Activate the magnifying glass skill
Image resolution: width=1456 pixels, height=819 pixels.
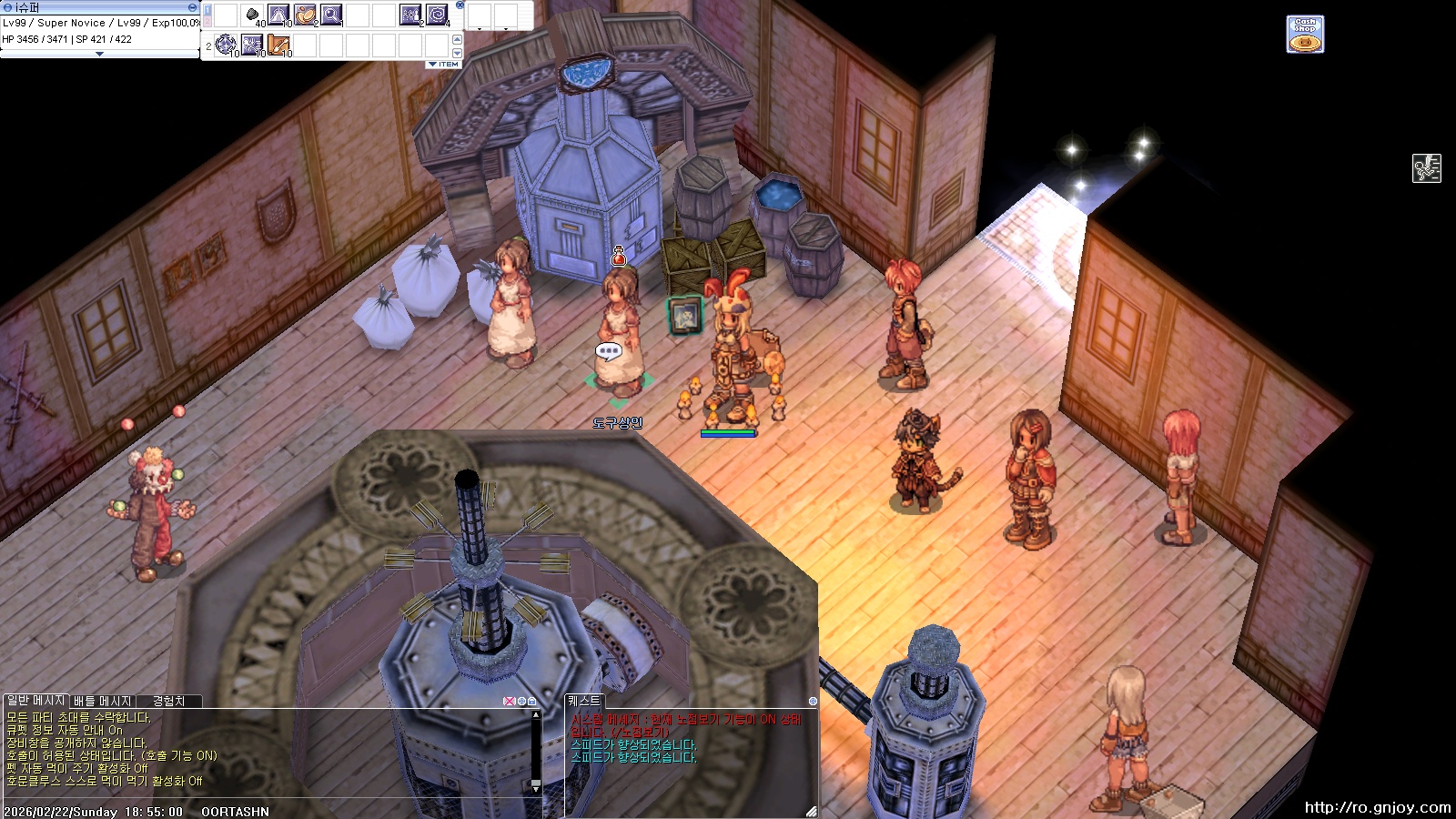(x=331, y=15)
